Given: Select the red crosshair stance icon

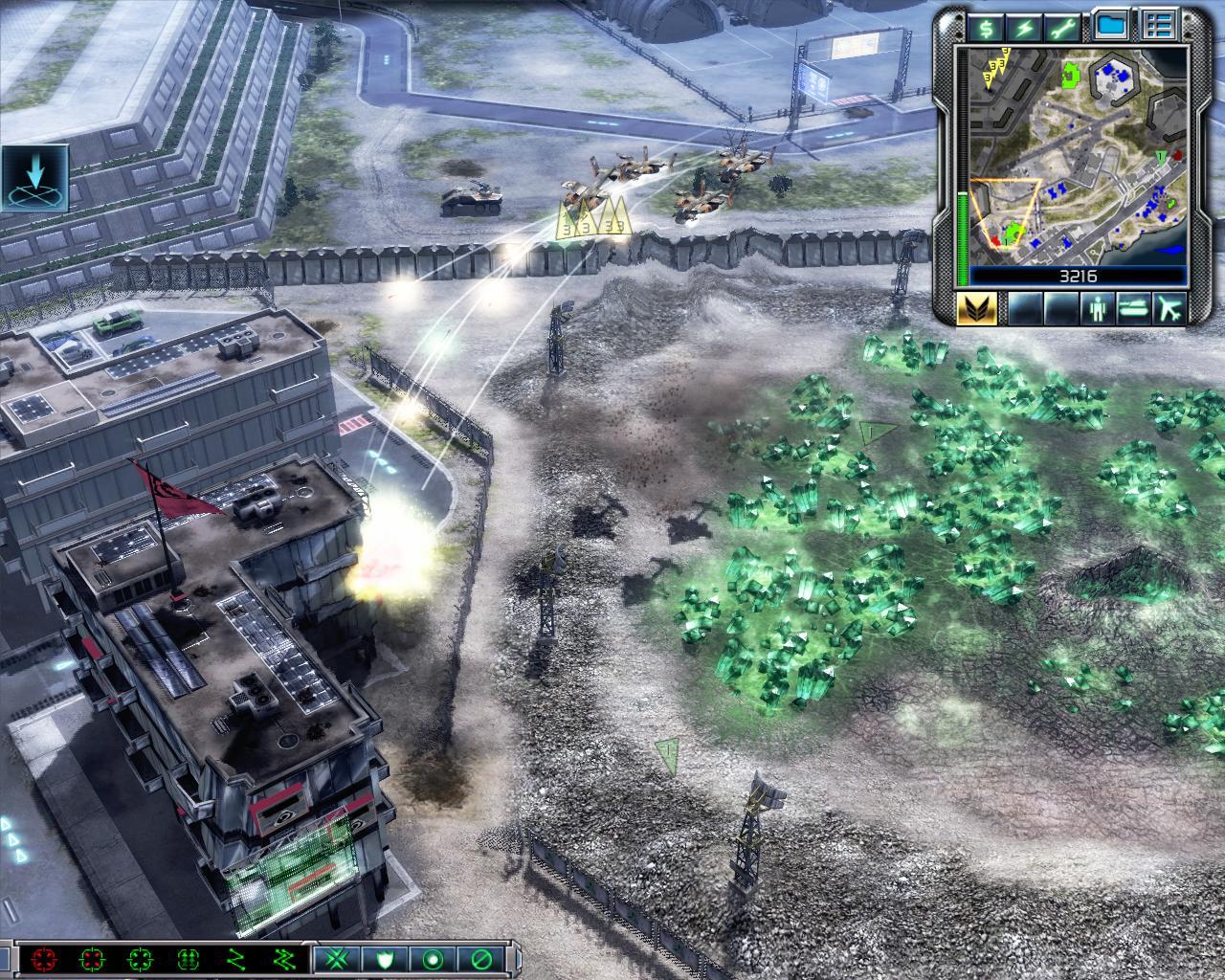Looking at the screenshot, I should 44,959.
